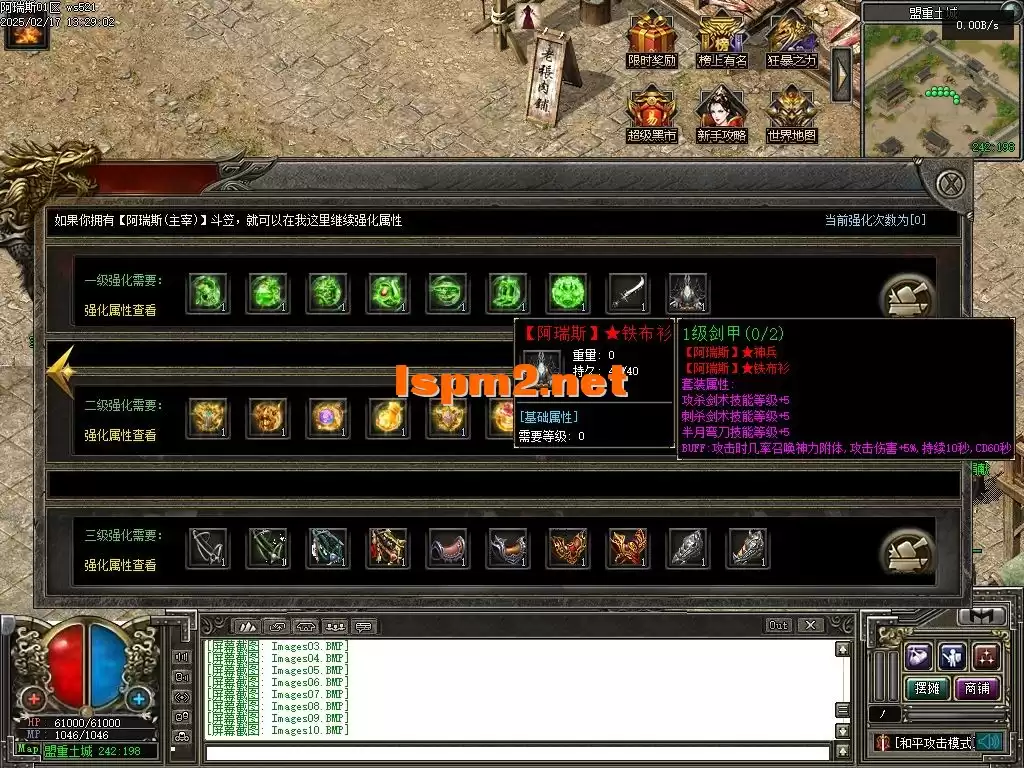This screenshot has width=1024, height=768.
Task: View 一级强化 attribute details link
Action: click(120, 311)
